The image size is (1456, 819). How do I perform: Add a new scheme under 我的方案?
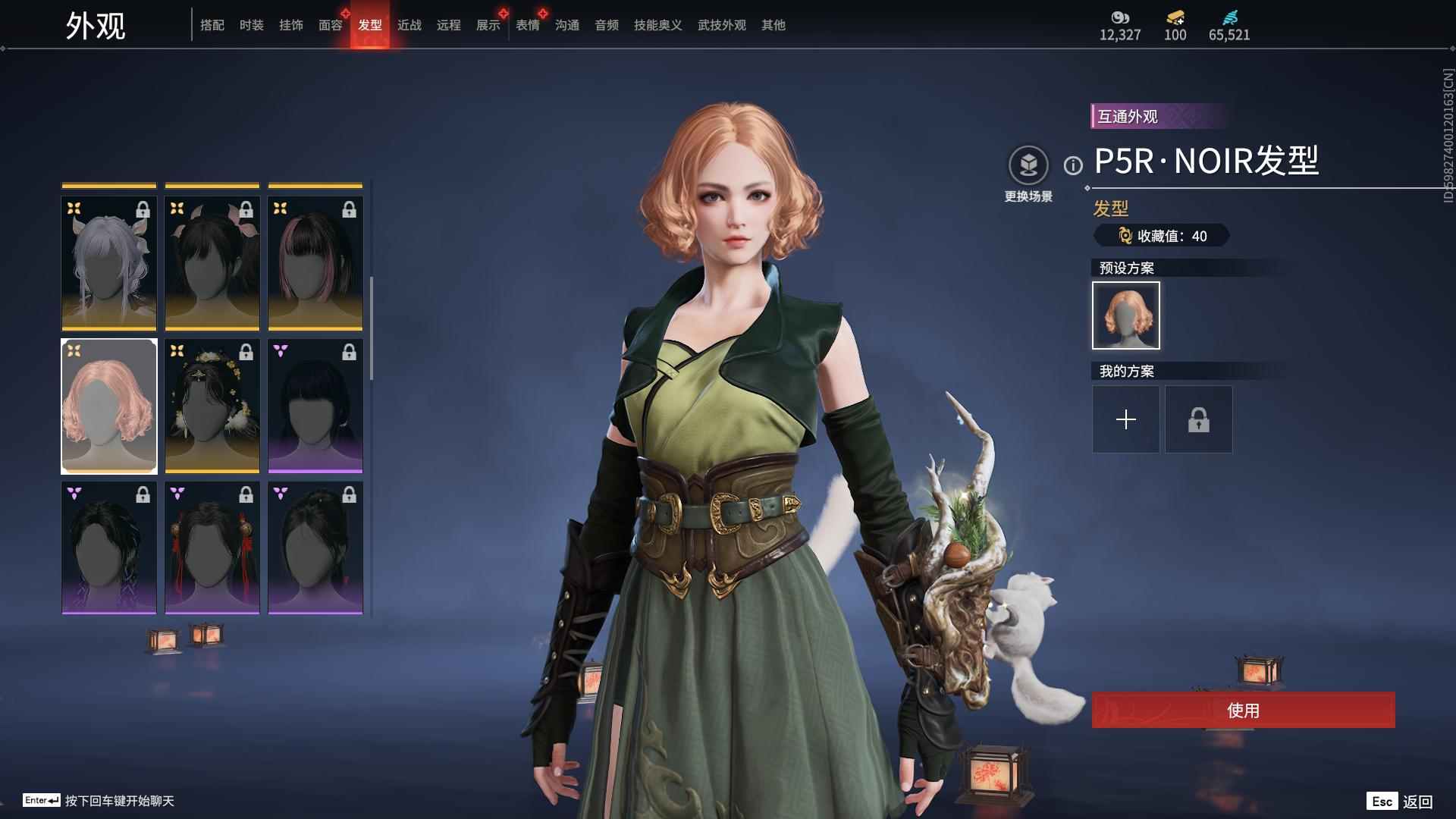[1125, 419]
